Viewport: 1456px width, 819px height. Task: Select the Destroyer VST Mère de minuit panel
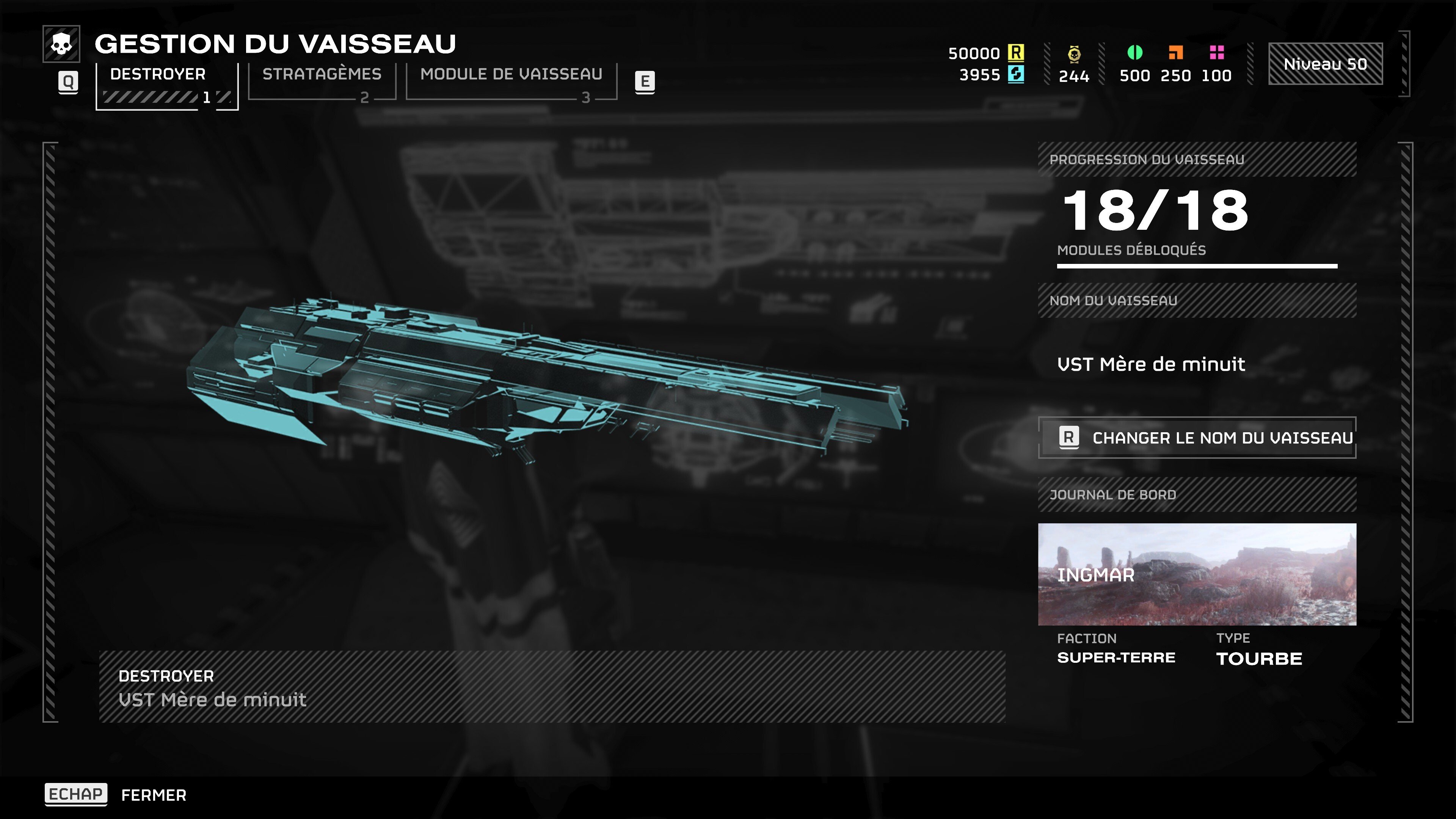pos(552,687)
